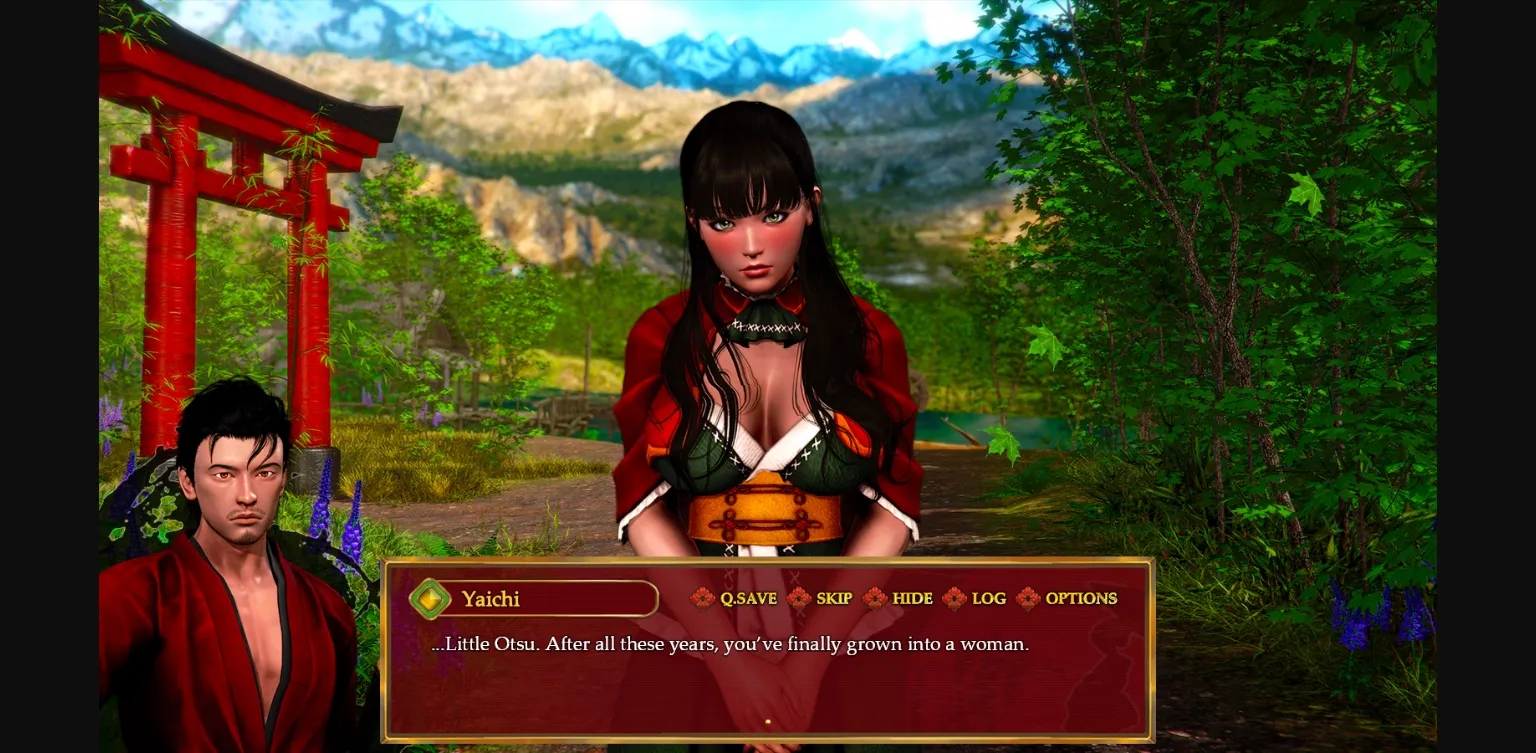This screenshot has width=1536, height=753.
Task: Click the flower icon beside HIDE
Action: [874, 598]
